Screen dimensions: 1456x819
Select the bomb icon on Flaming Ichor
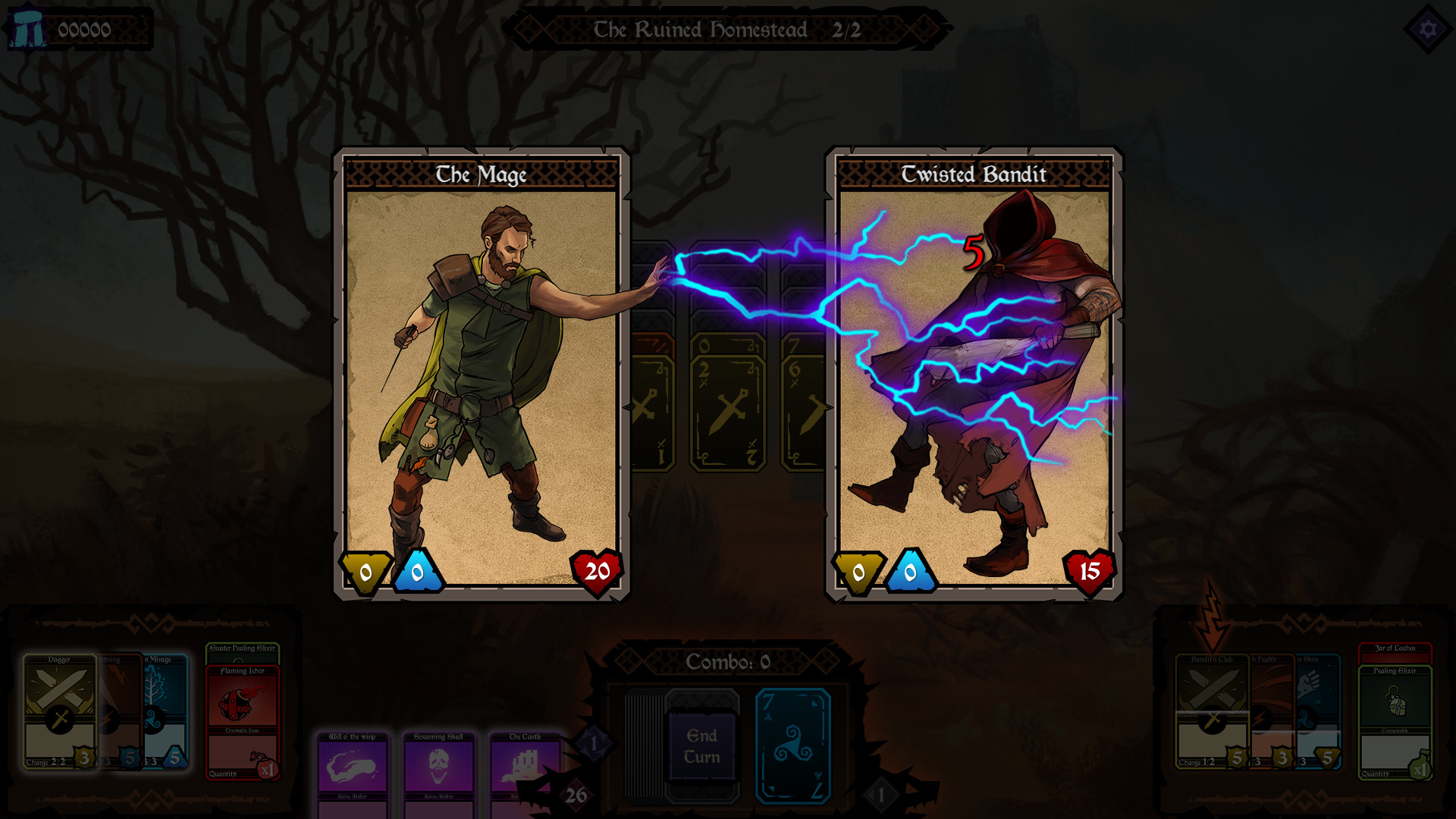pyautogui.click(x=234, y=703)
